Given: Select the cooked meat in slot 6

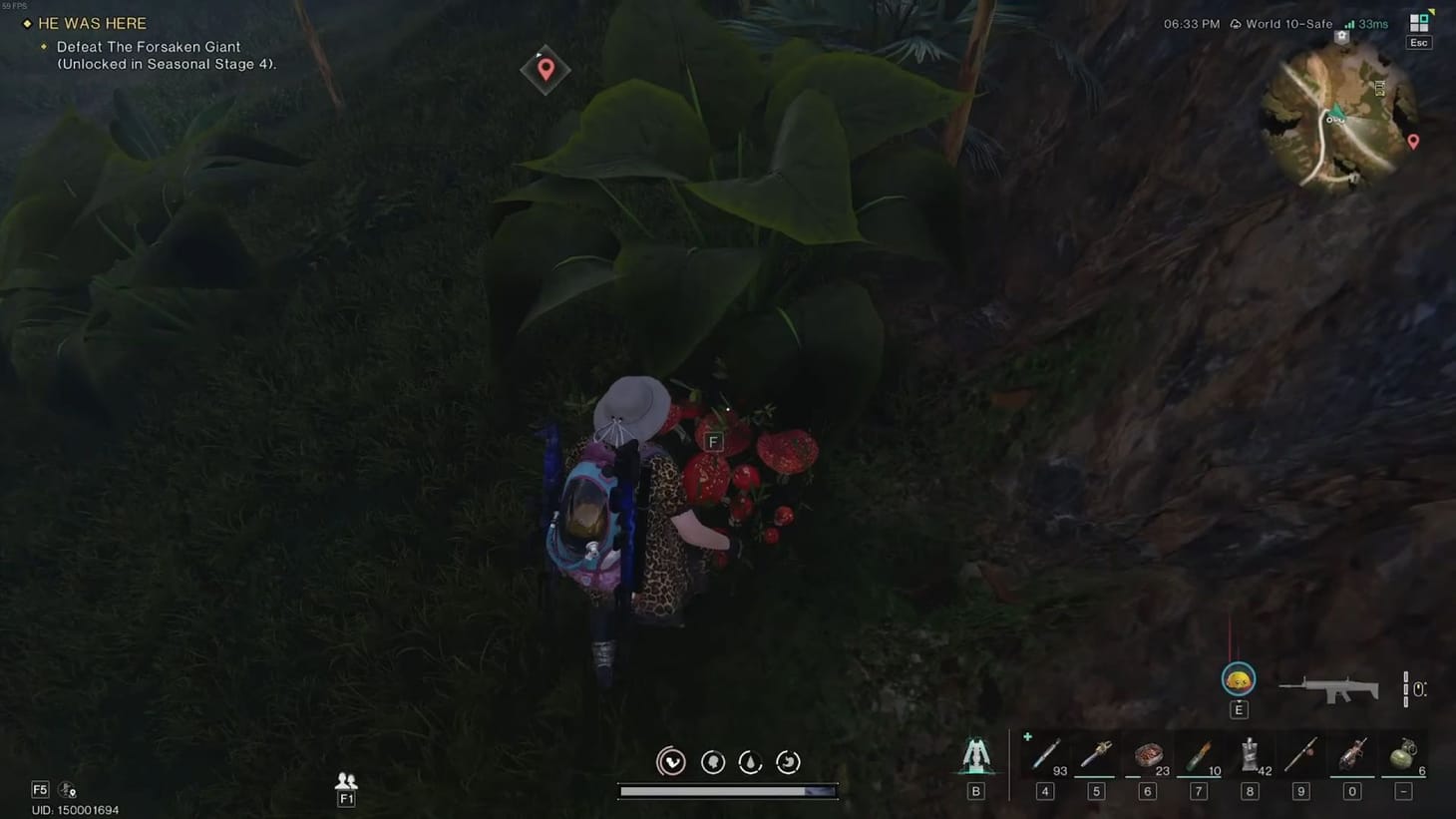Looking at the screenshot, I should pos(1147,755).
